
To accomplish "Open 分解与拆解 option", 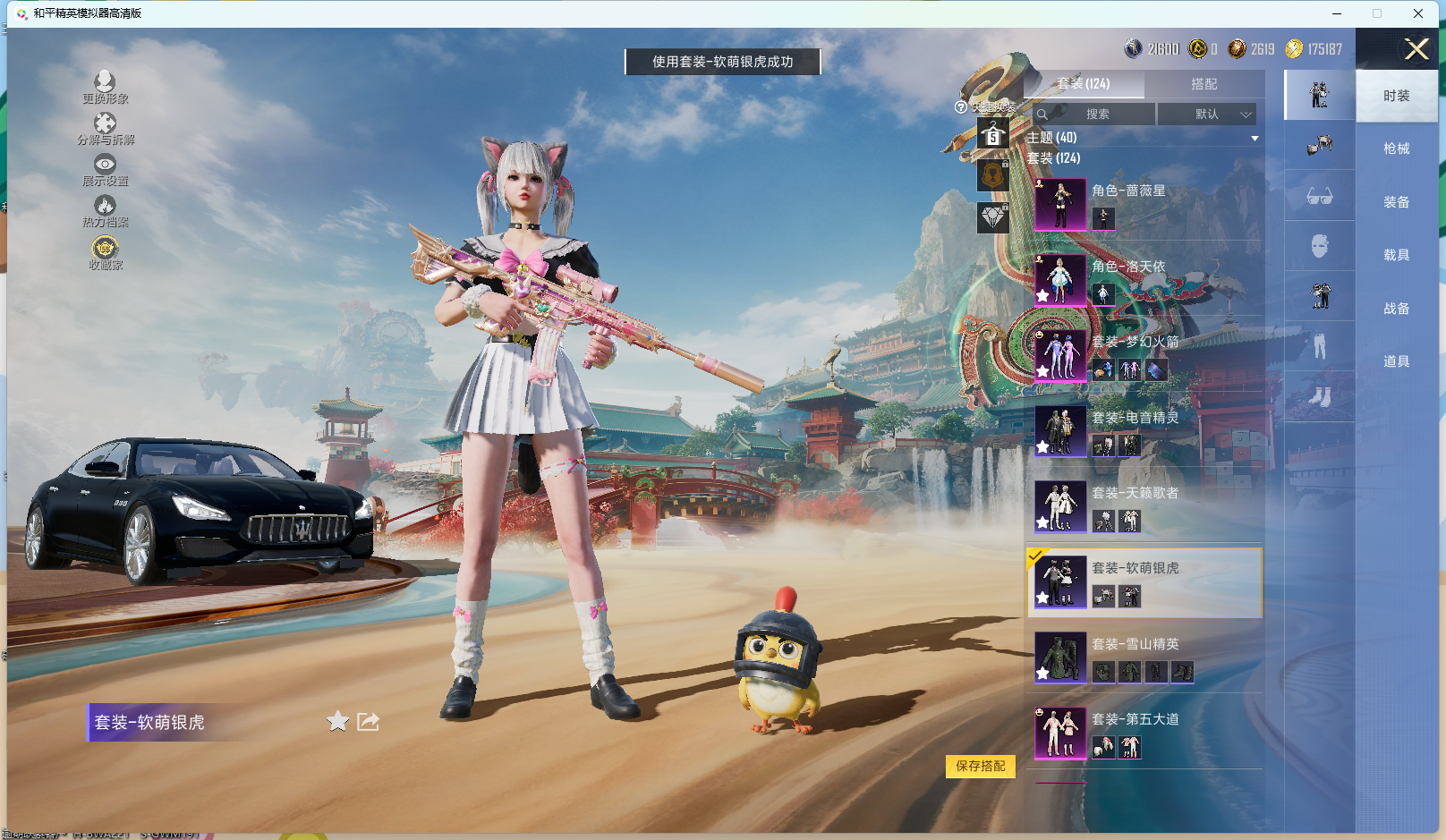I will (105, 128).
